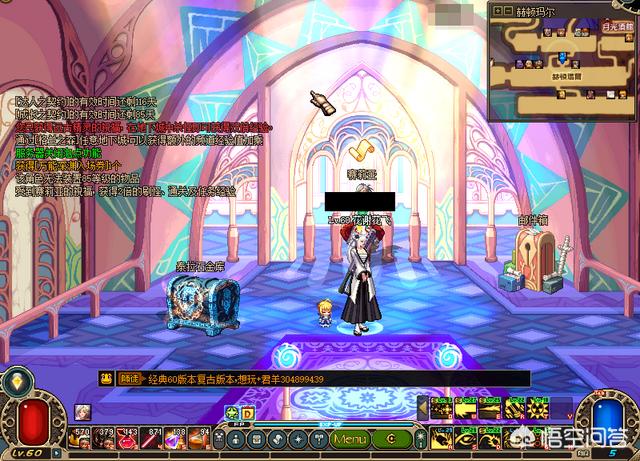
Task: Activate the spiked sun skill in the top skill row
Action: (x=537, y=408)
